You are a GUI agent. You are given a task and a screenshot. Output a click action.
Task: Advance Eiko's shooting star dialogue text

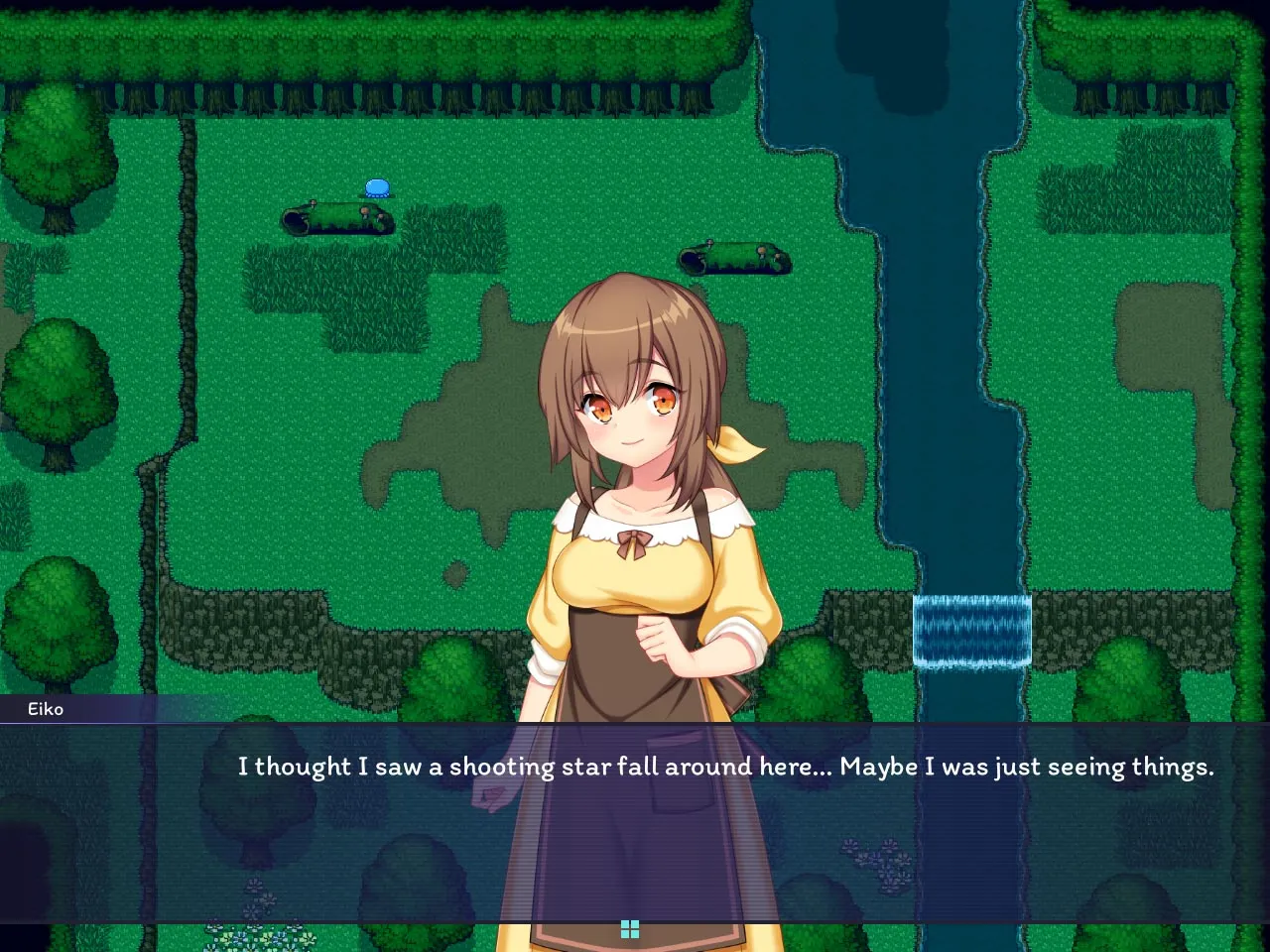[x=724, y=767]
